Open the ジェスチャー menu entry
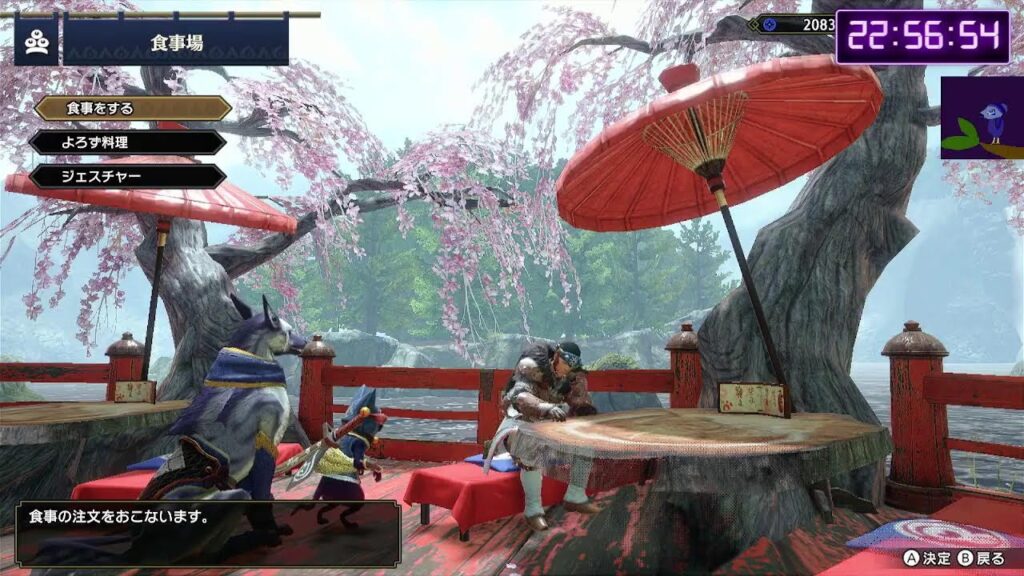 pyautogui.click(x=127, y=177)
